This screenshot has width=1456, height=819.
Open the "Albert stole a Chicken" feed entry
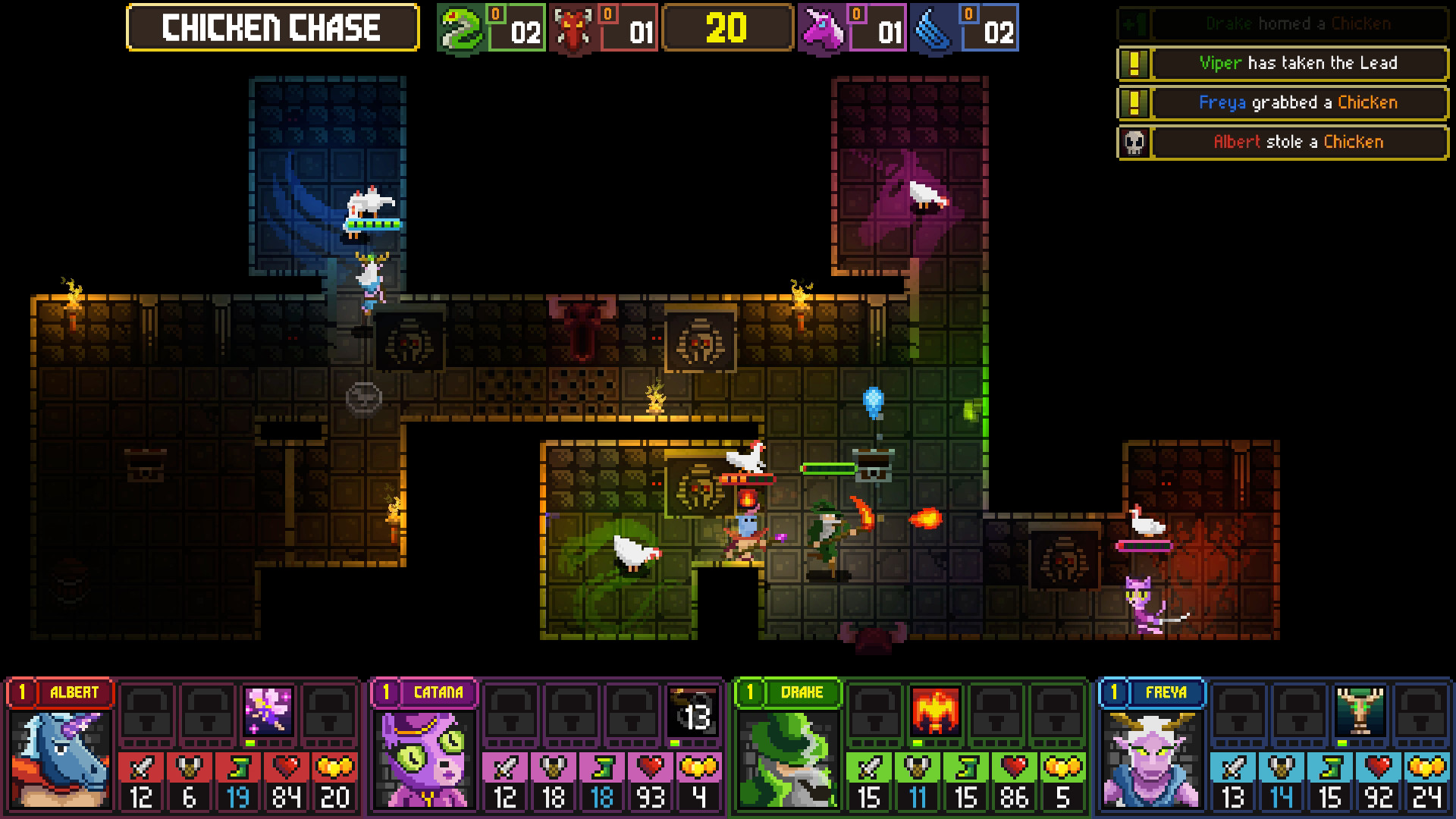[x=1298, y=143]
